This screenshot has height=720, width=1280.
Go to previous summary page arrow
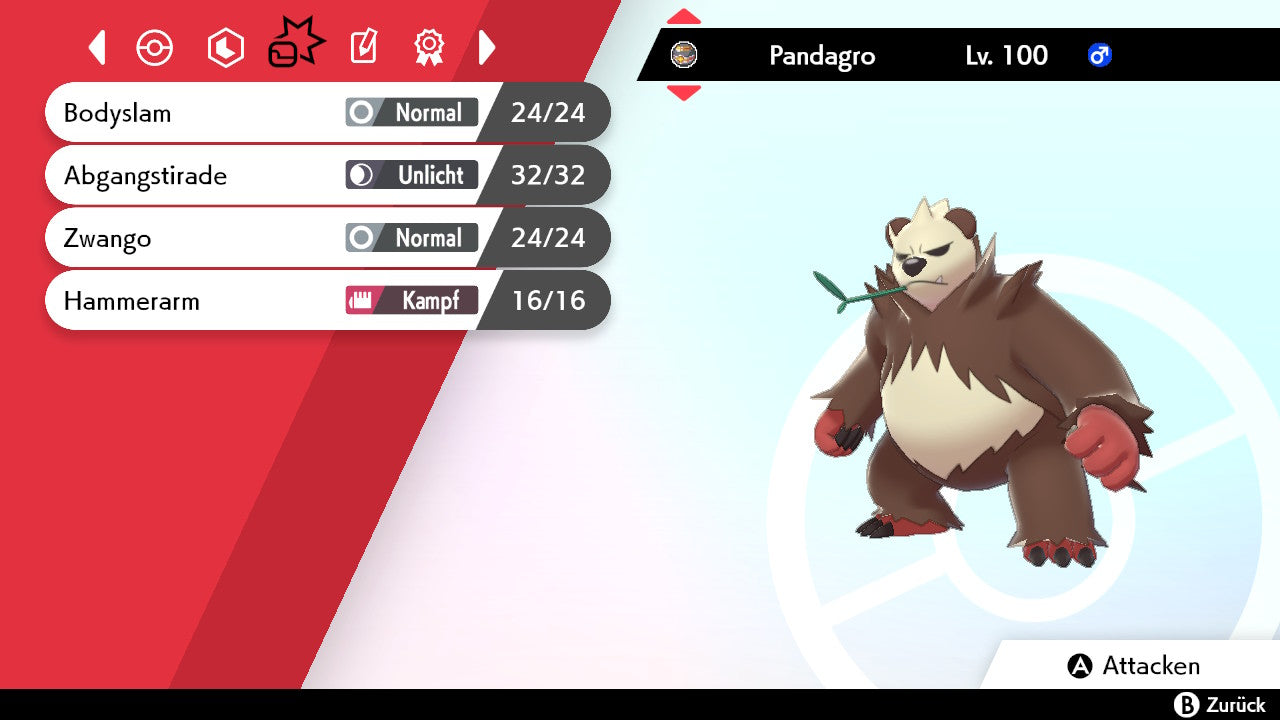[x=97, y=48]
